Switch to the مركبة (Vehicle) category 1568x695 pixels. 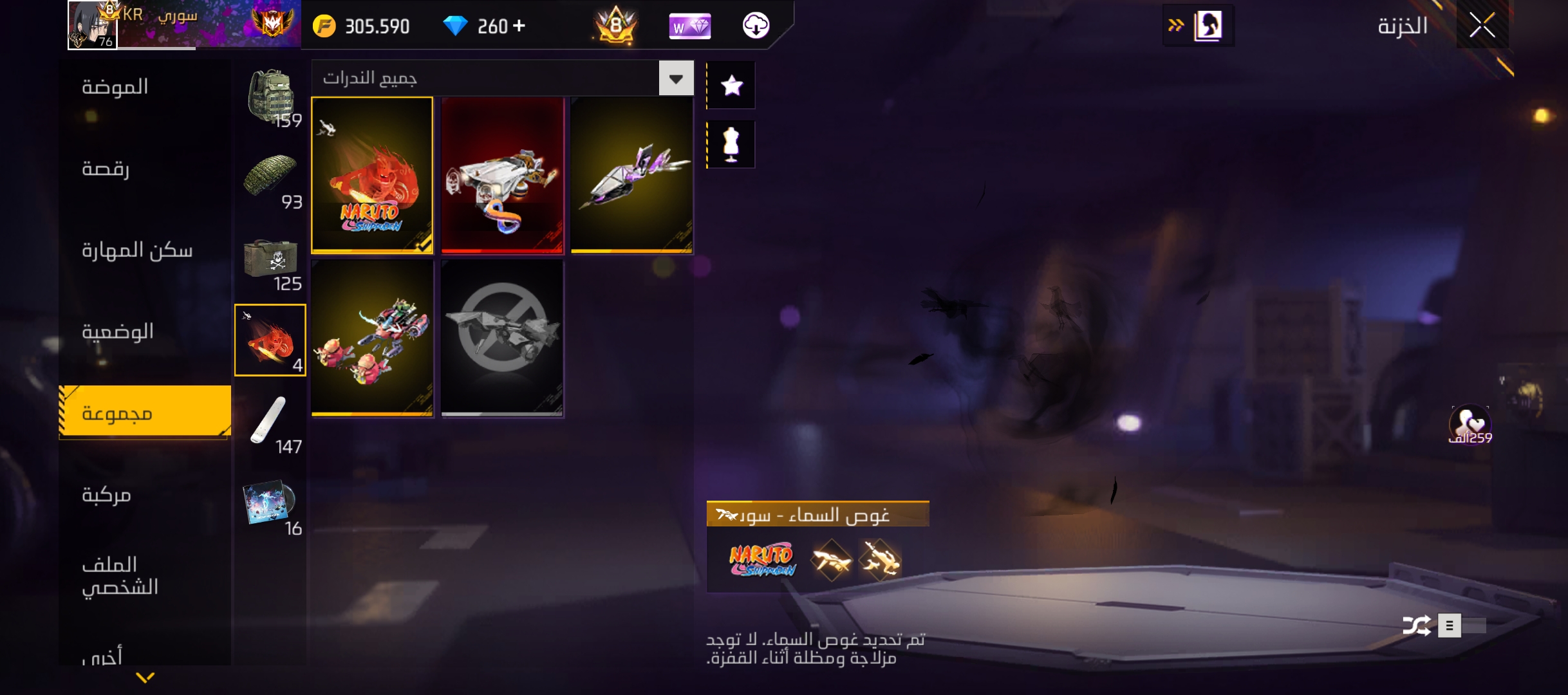106,494
